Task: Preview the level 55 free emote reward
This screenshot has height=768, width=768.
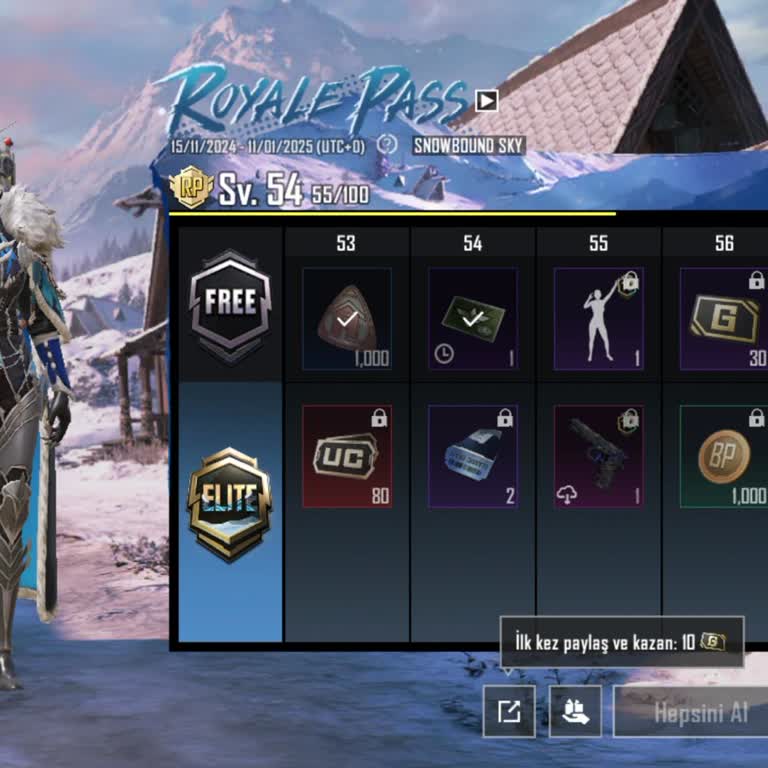Action: [599, 319]
